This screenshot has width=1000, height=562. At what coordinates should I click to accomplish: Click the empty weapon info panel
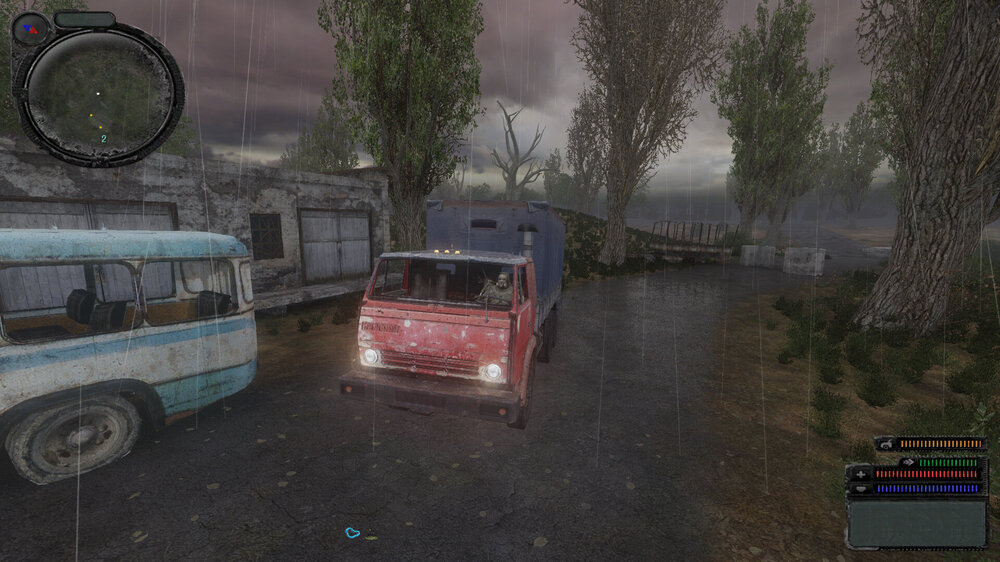click(x=916, y=522)
